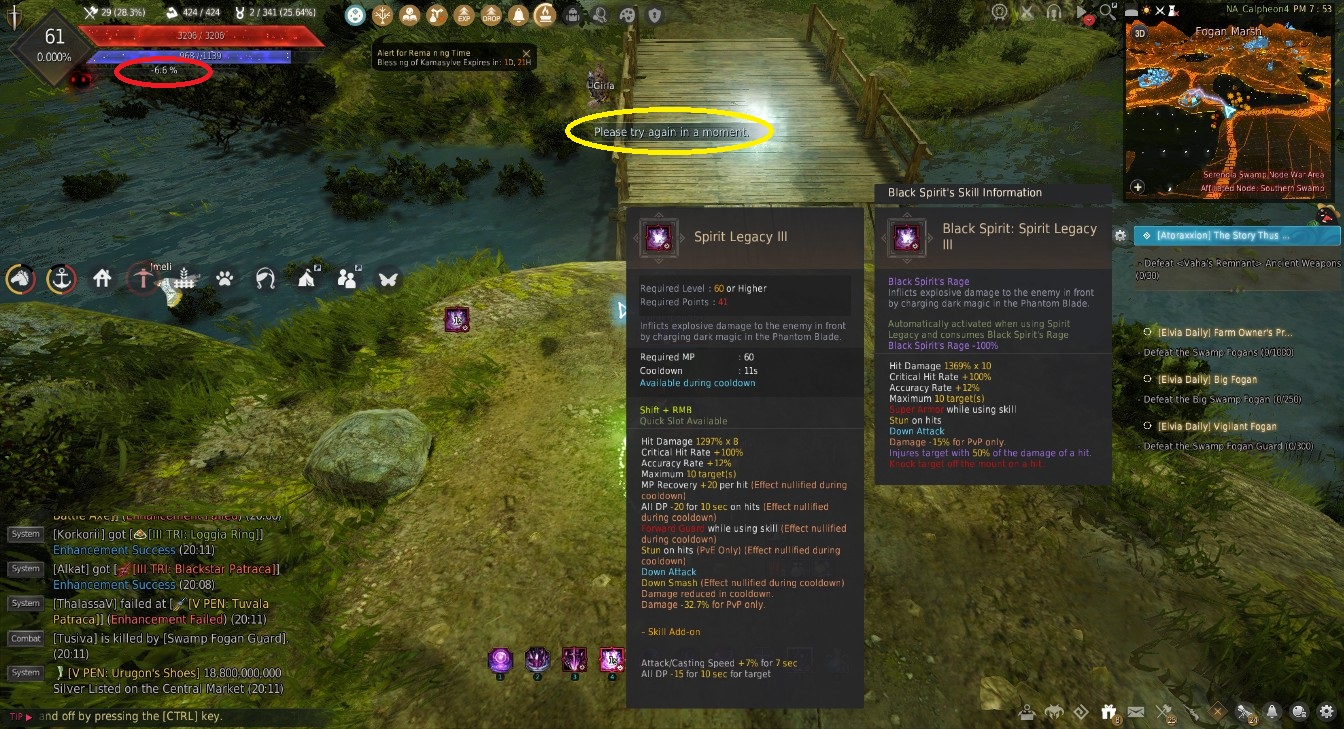Click the DROP rate buff icon

493,15
